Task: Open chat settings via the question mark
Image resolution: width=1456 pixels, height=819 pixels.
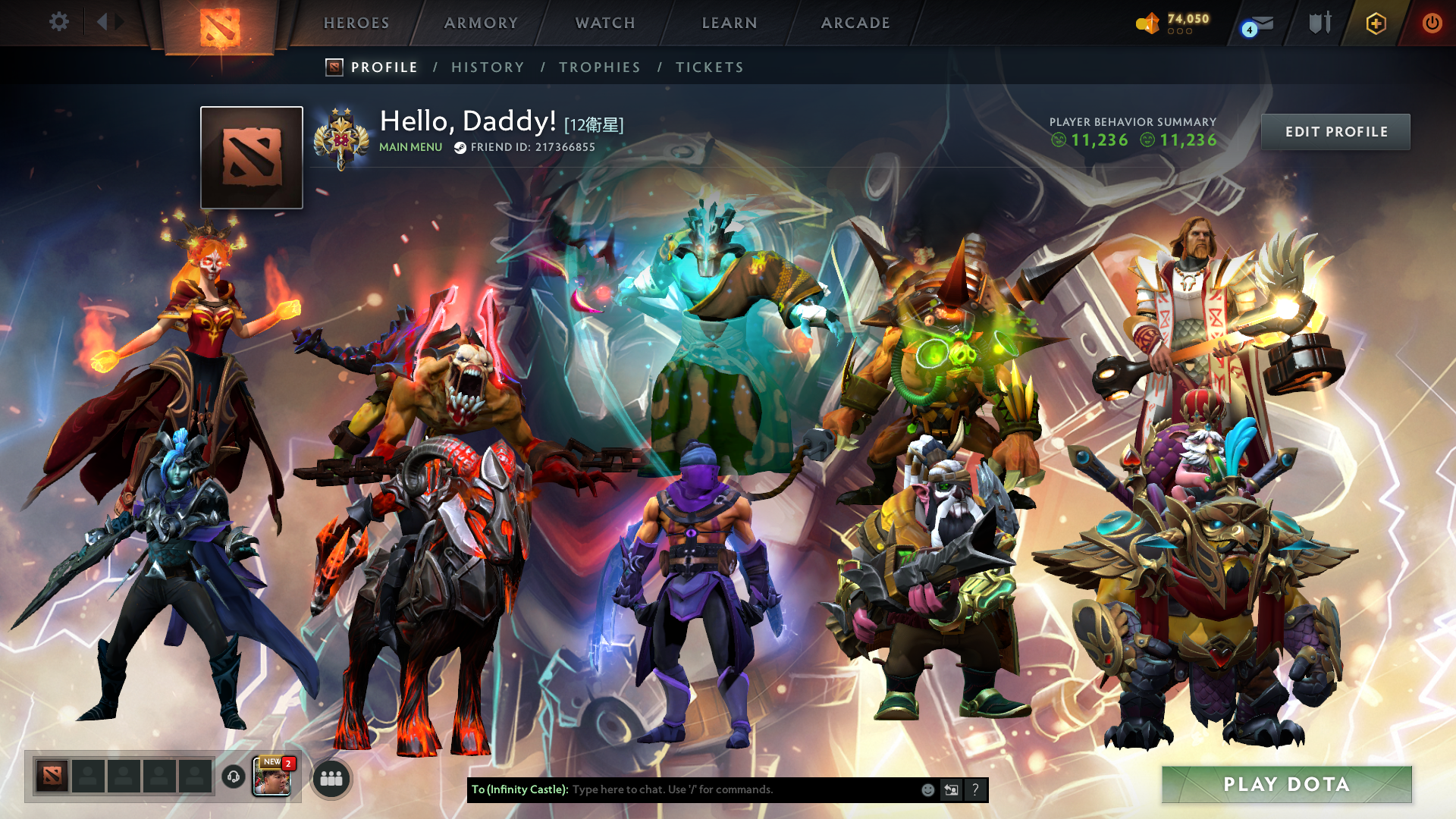Action: click(975, 789)
